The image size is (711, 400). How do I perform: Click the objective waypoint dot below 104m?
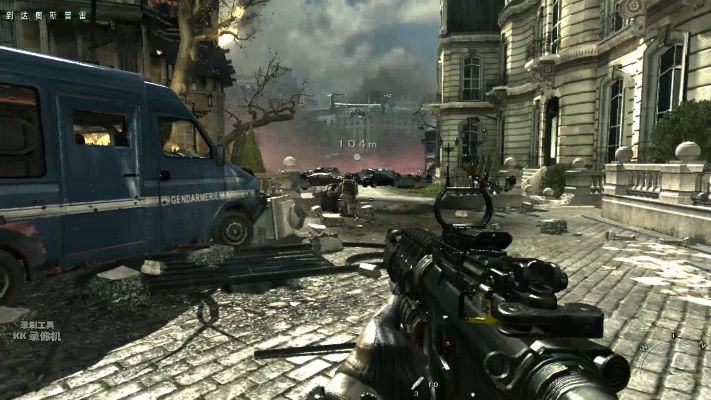(357, 156)
